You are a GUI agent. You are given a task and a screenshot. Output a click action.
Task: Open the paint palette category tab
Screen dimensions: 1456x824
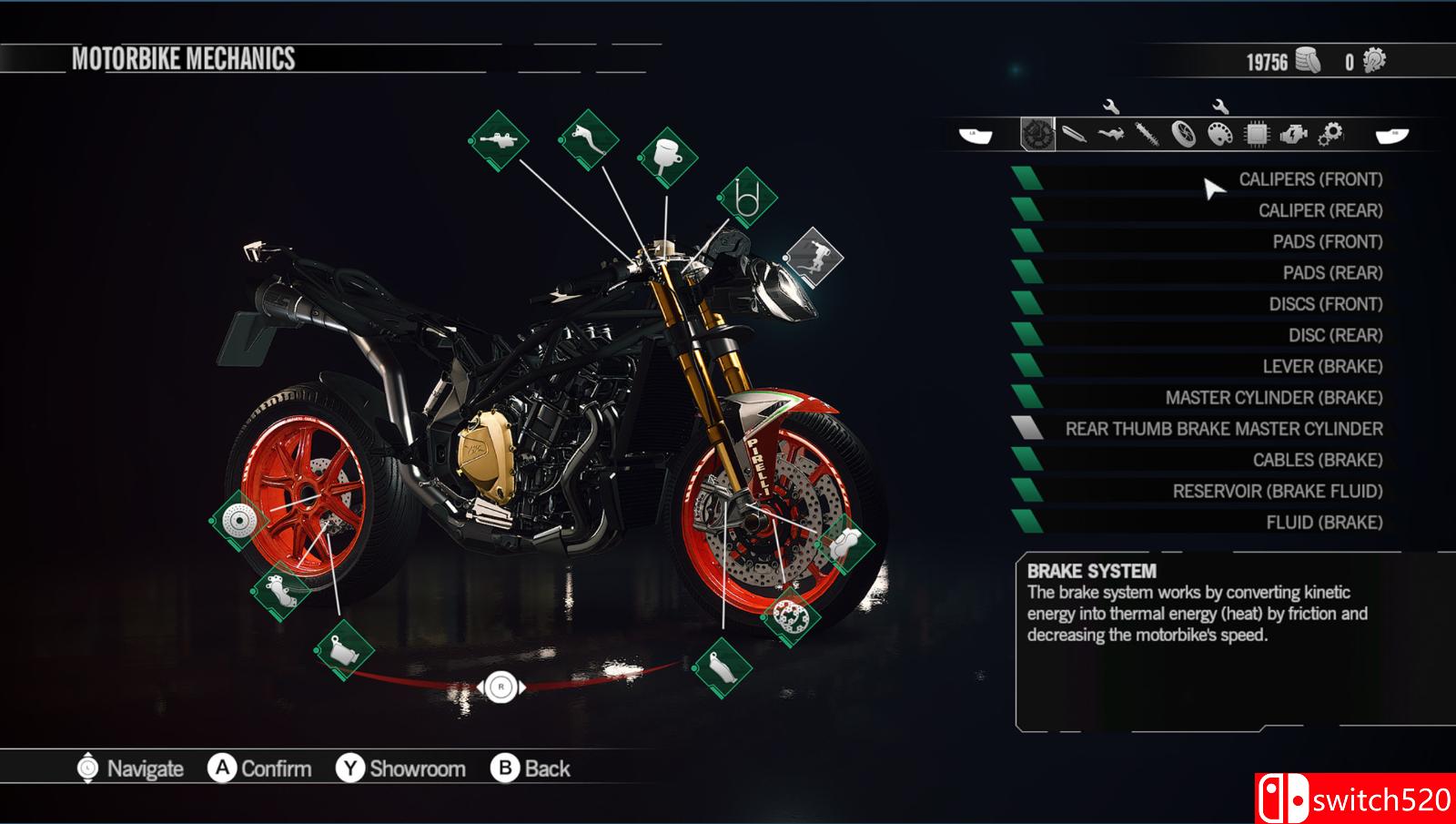pyautogui.click(x=1219, y=135)
